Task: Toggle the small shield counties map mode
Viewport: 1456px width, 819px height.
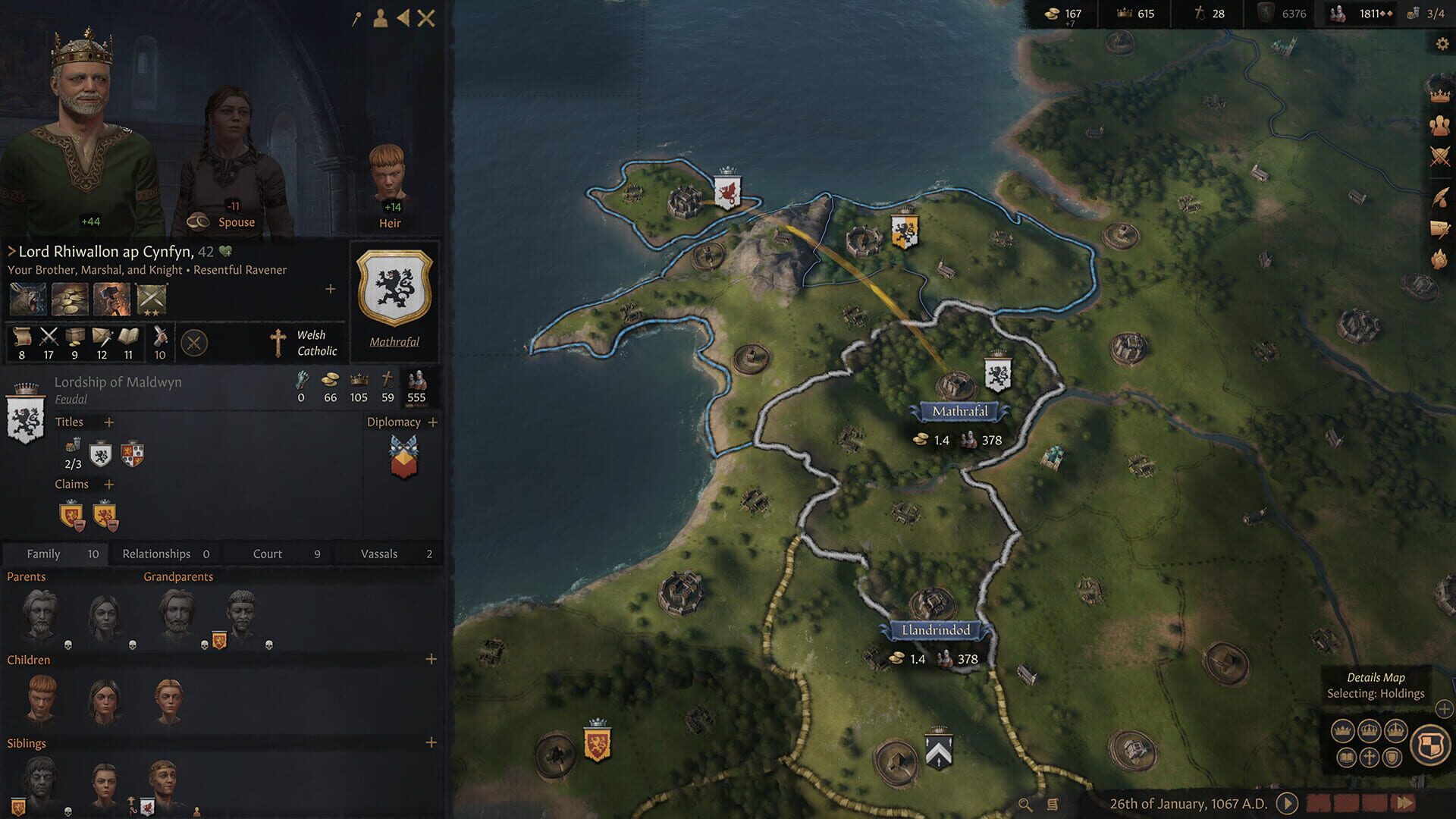Action: [x=1392, y=756]
